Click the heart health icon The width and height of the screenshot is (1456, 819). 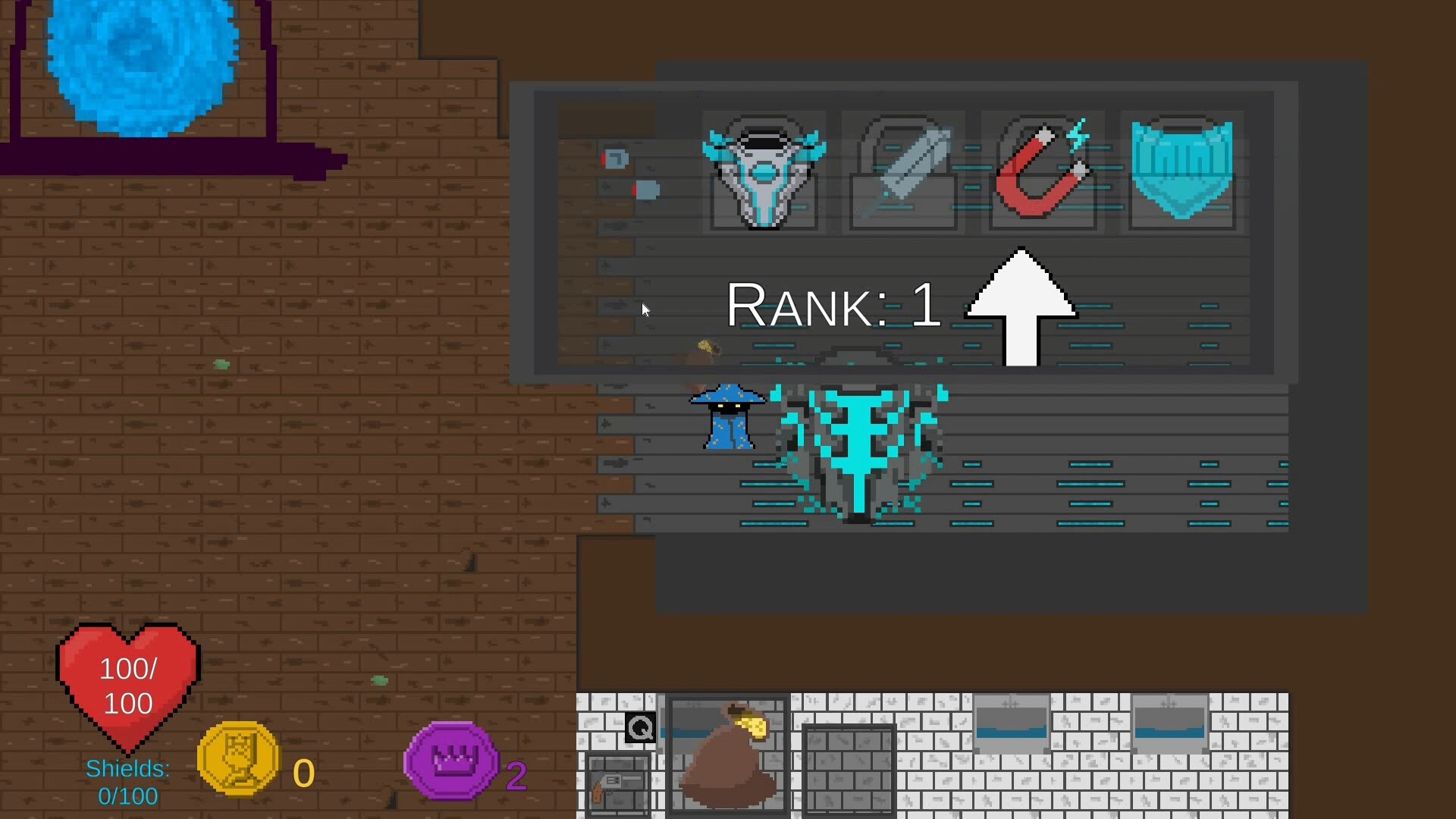[x=127, y=679]
